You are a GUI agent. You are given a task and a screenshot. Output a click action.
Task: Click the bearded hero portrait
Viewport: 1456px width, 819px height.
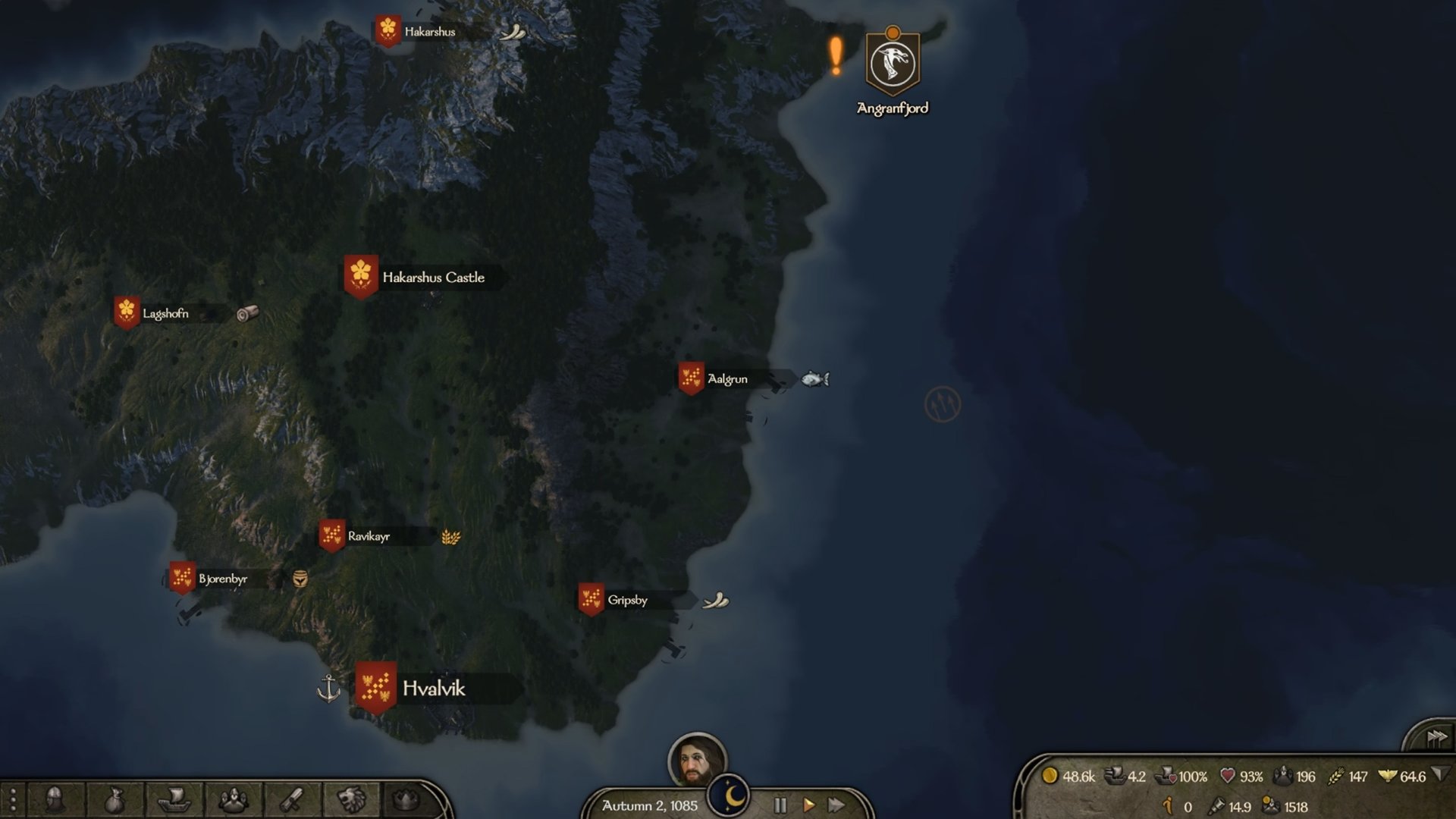coord(696,761)
